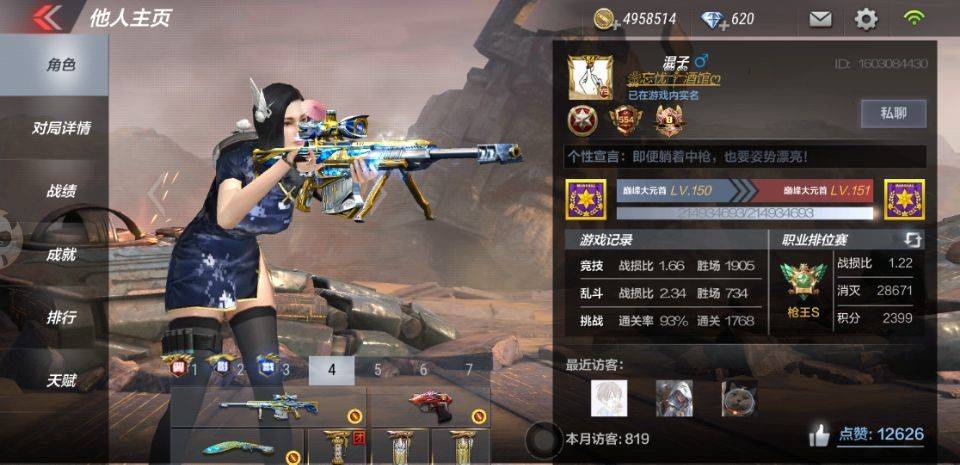Add gold coins via the coin icon
960x465 pixels.
604,19
